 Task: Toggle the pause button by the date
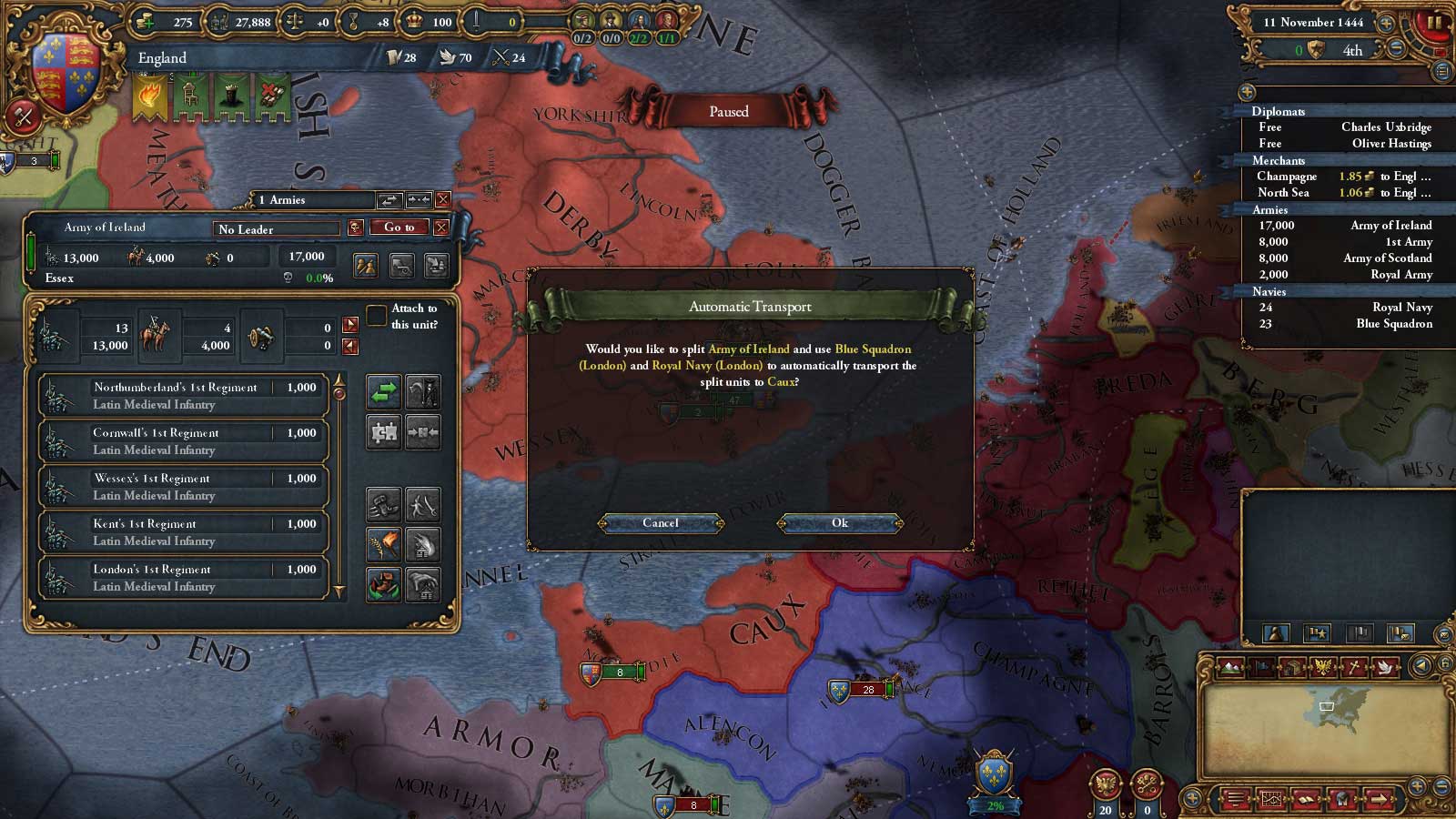pos(1435,23)
